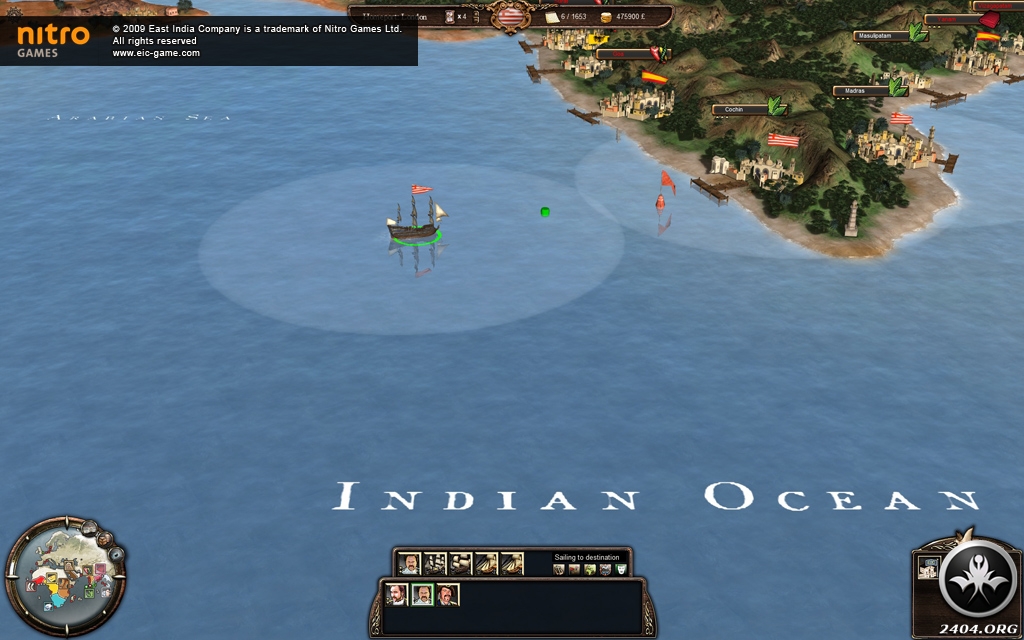1024x640 pixels.
Task: Click the large round emblem button
Action: click(x=979, y=579)
